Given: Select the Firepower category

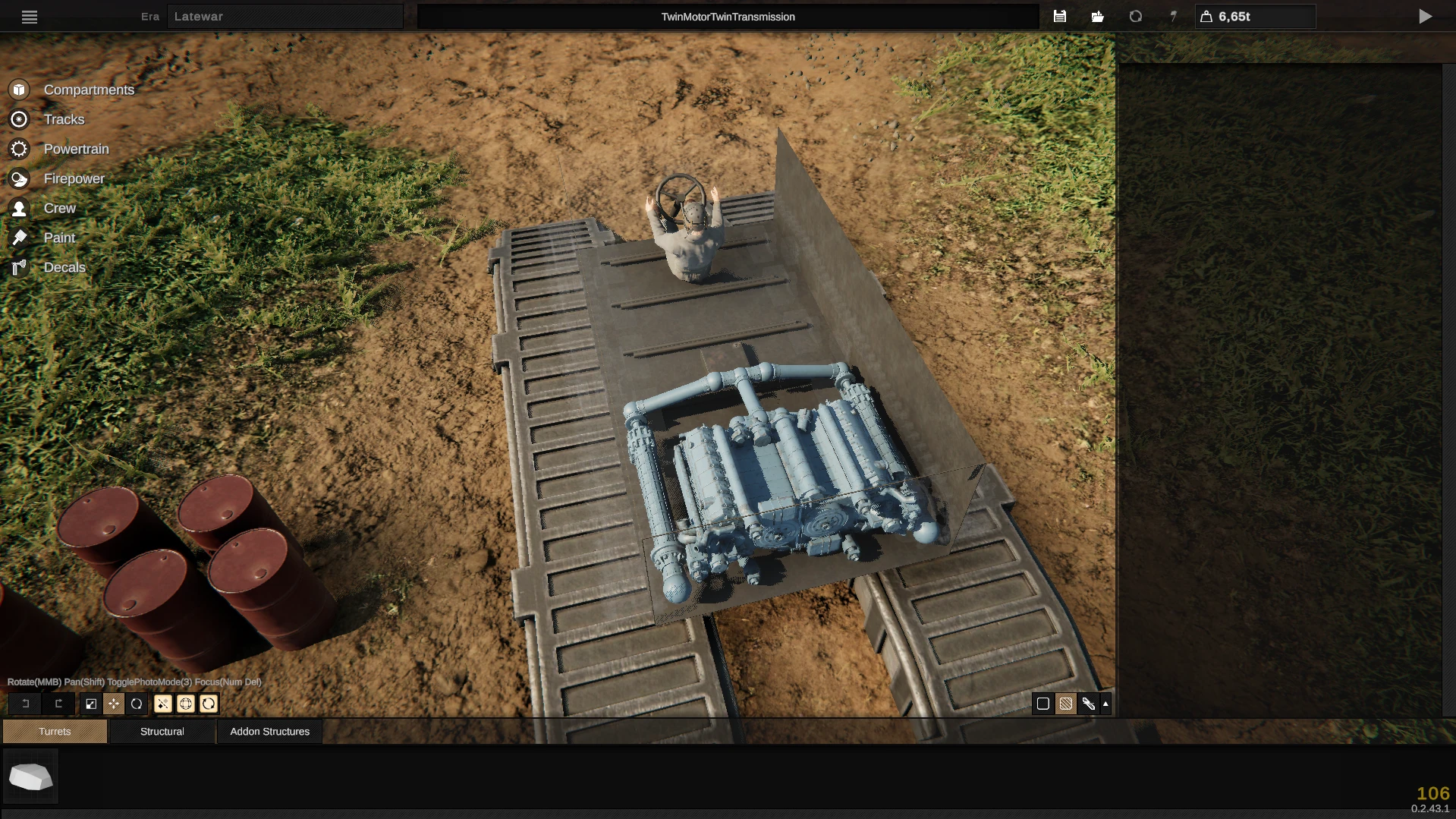Looking at the screenshot, I should click(x=74, y=178).
